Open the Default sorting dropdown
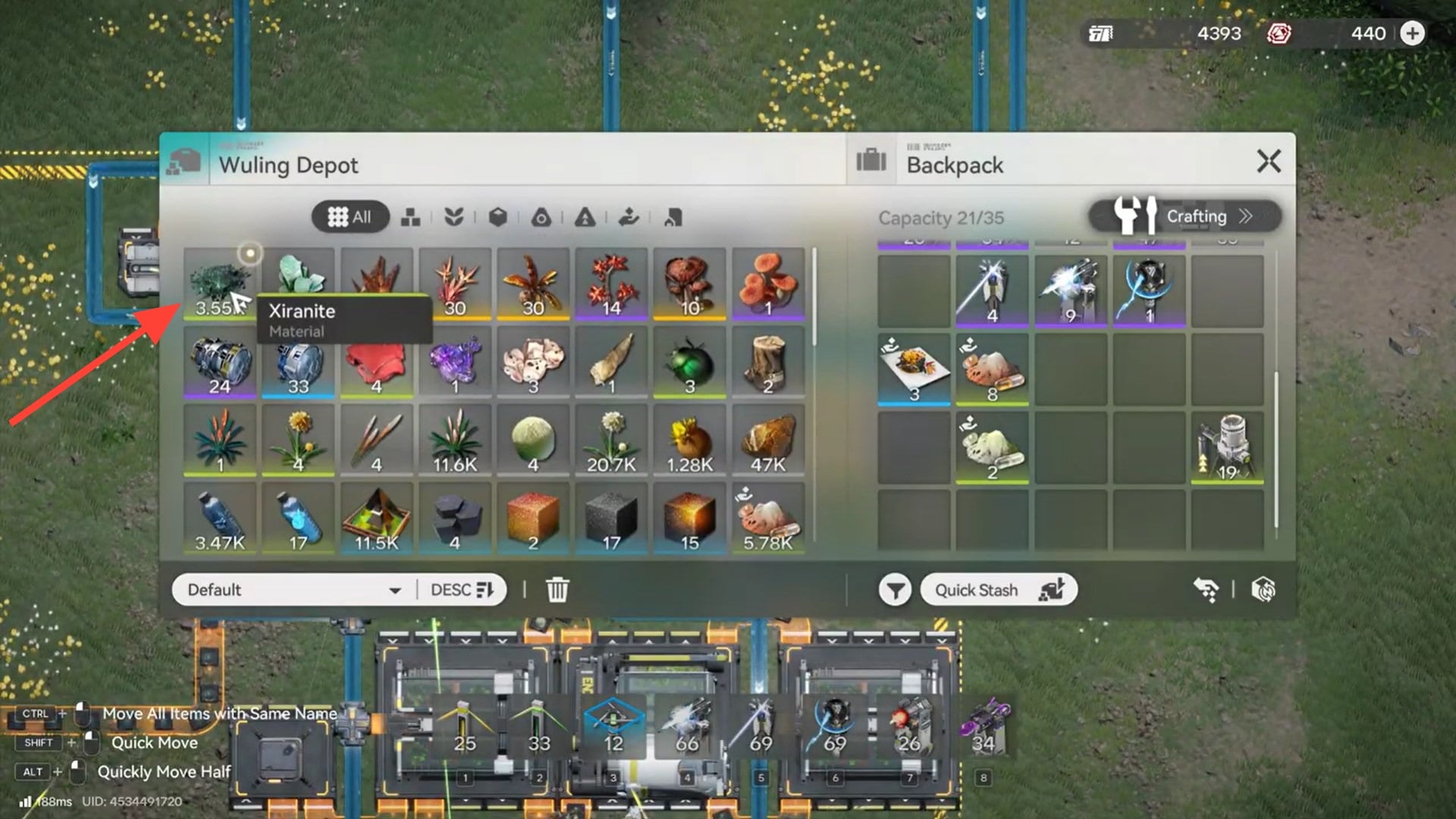1456x819 pixels. pyautogui.click(x=292, y=589)
